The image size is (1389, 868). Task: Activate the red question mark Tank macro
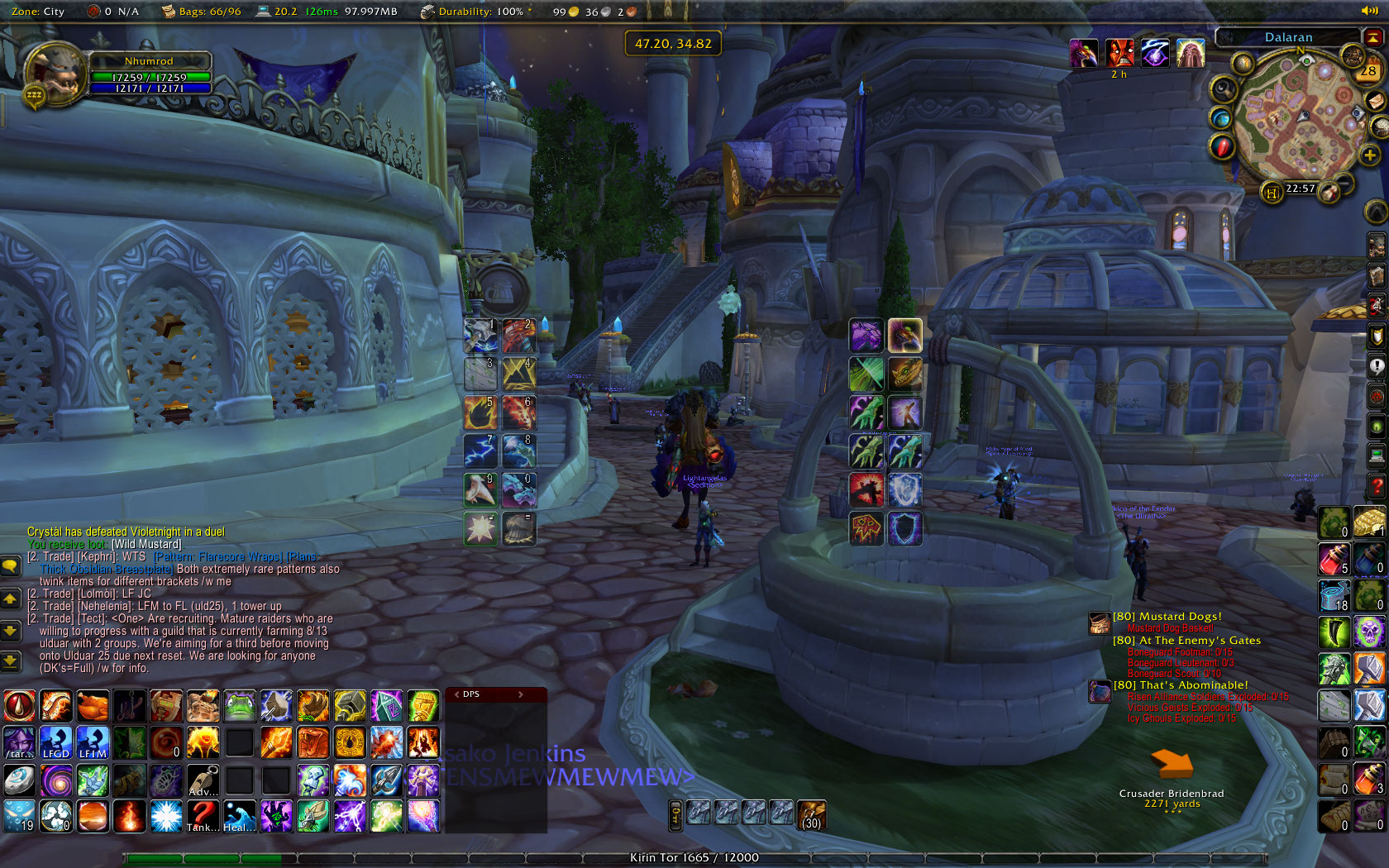coord(203,815)
